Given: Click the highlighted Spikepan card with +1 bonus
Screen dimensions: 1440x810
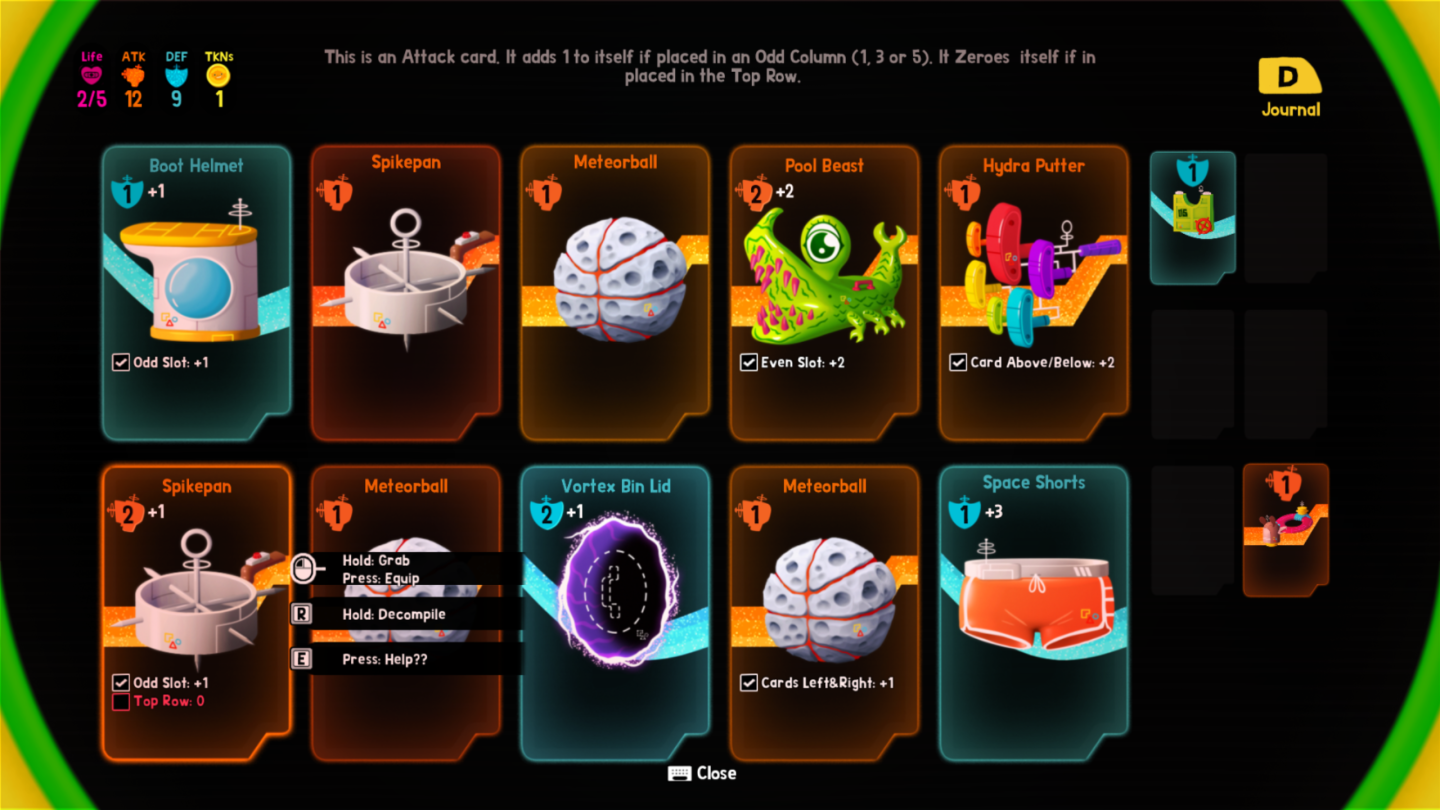Looking at the screenshot, I should pyautogui.click(x=196, y=612).
